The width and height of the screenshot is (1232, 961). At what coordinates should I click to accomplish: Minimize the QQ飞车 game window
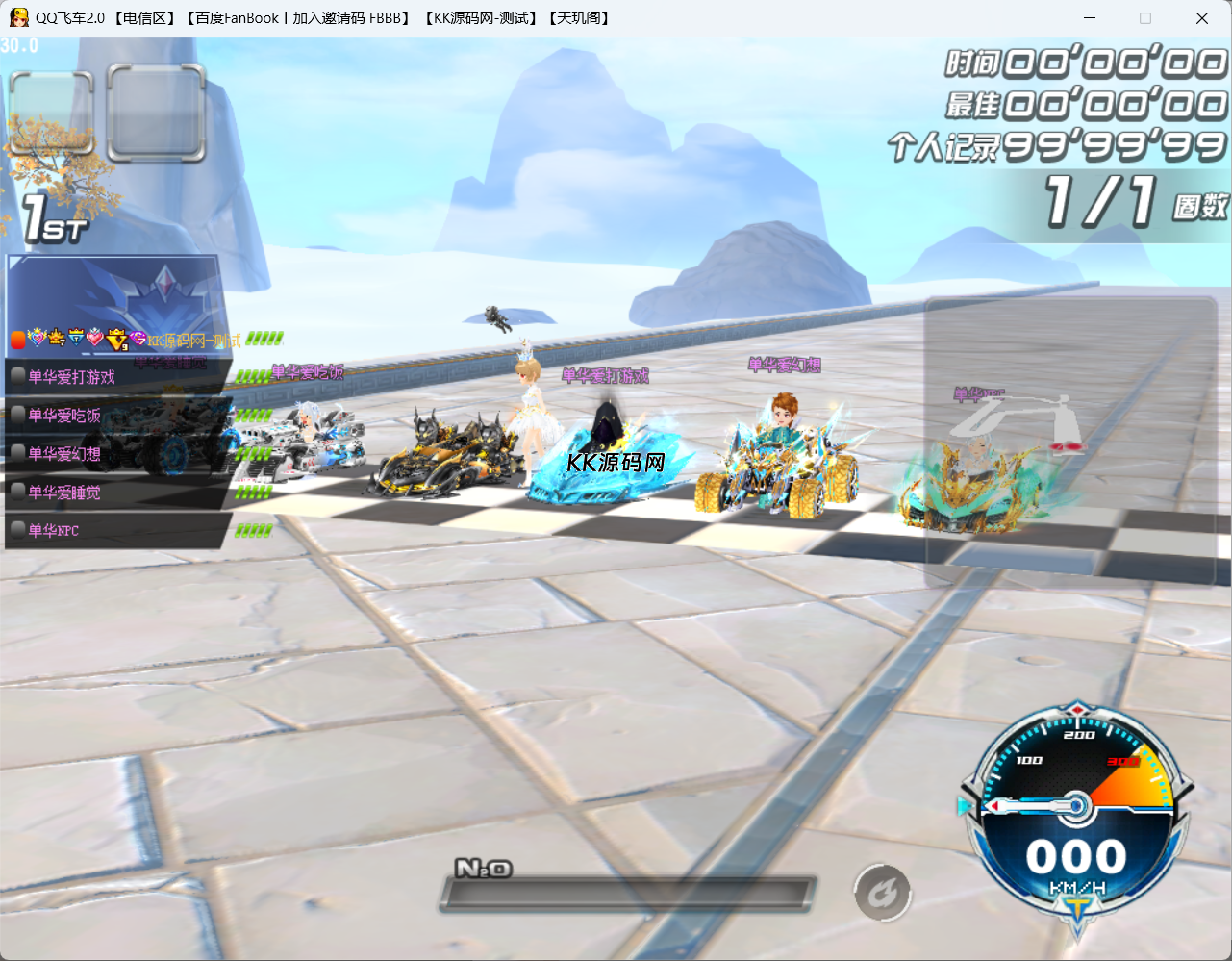pyautogui.click(x=1090, y=18)
